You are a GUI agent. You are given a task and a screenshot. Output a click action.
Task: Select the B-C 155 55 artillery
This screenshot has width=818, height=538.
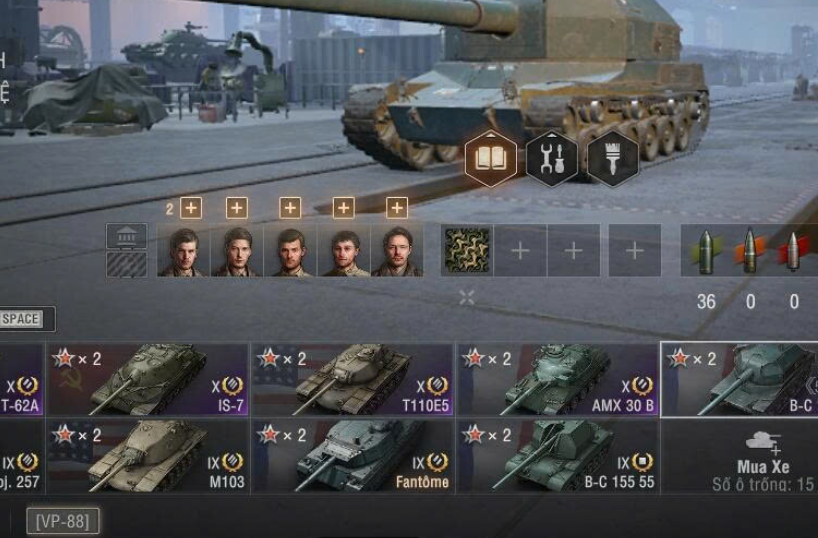tap(557, 455)
